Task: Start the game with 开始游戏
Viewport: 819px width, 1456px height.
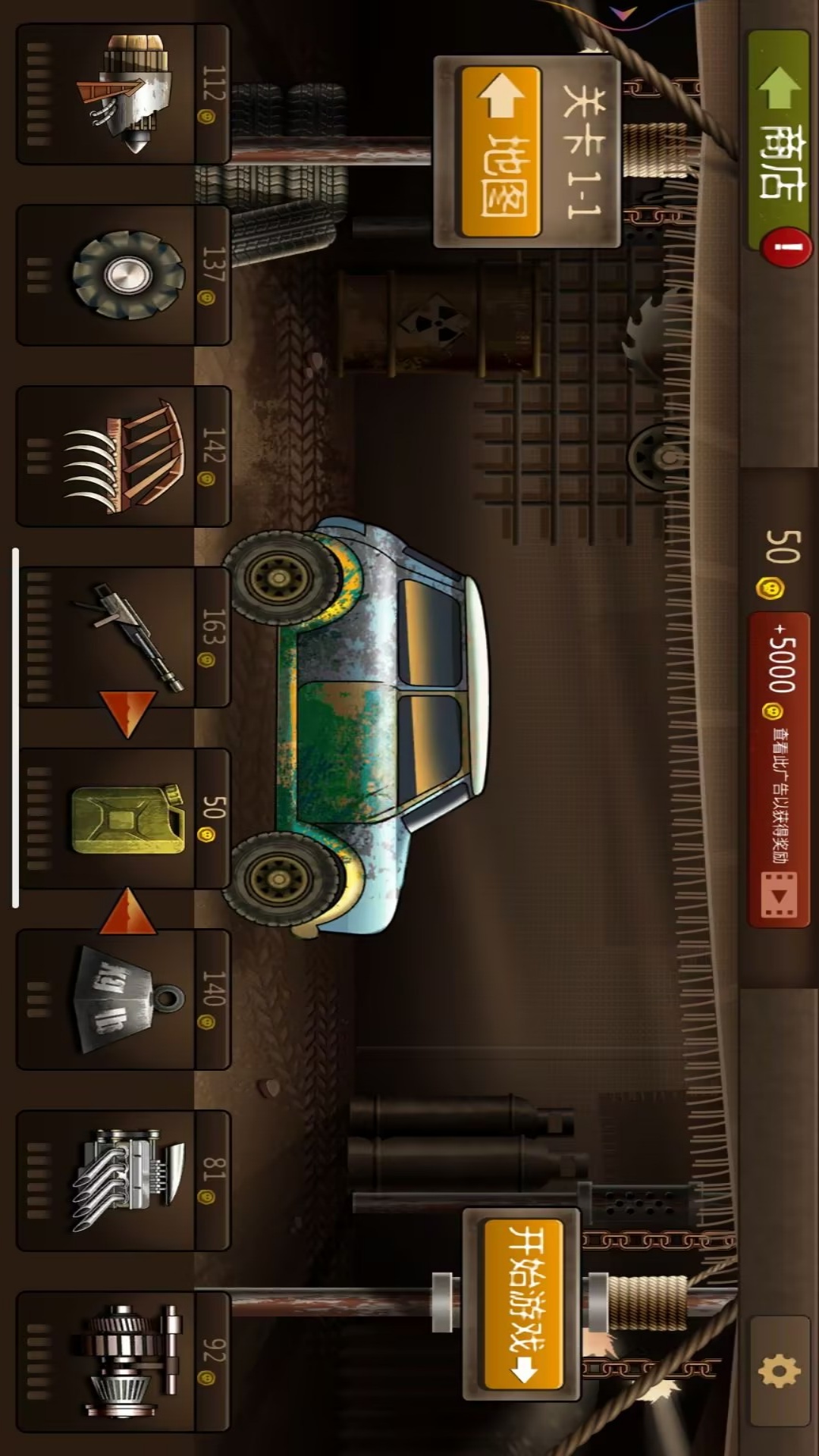Action: point(523,1304)
